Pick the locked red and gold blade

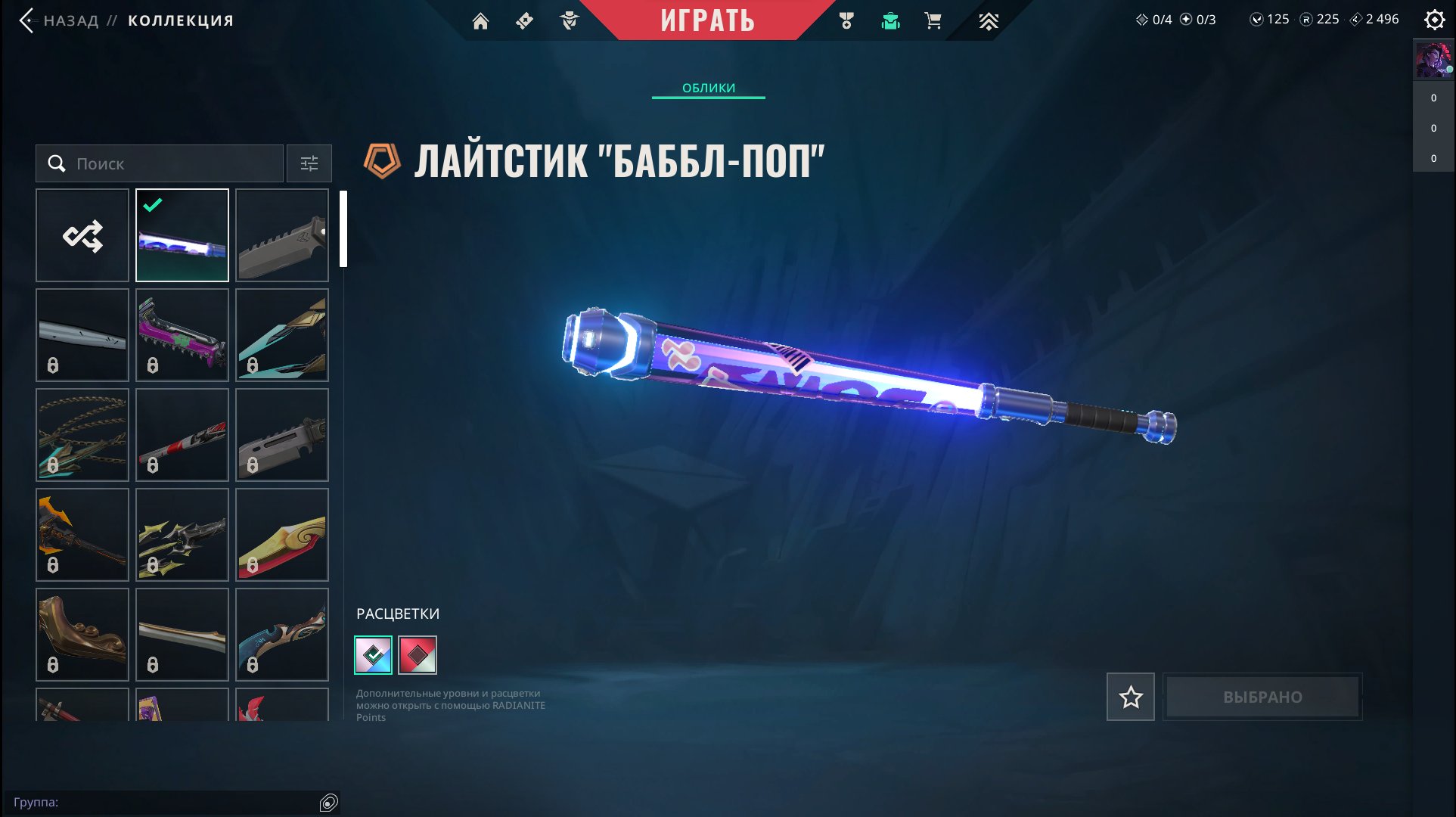(282, 535)
